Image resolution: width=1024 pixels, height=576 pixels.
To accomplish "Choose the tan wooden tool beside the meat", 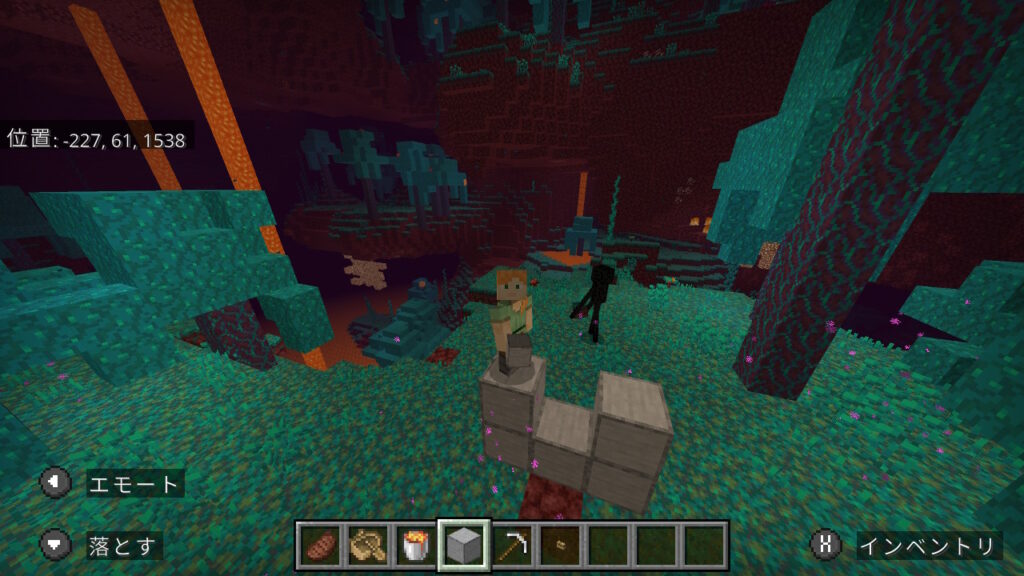I will [x=369, y=545].
